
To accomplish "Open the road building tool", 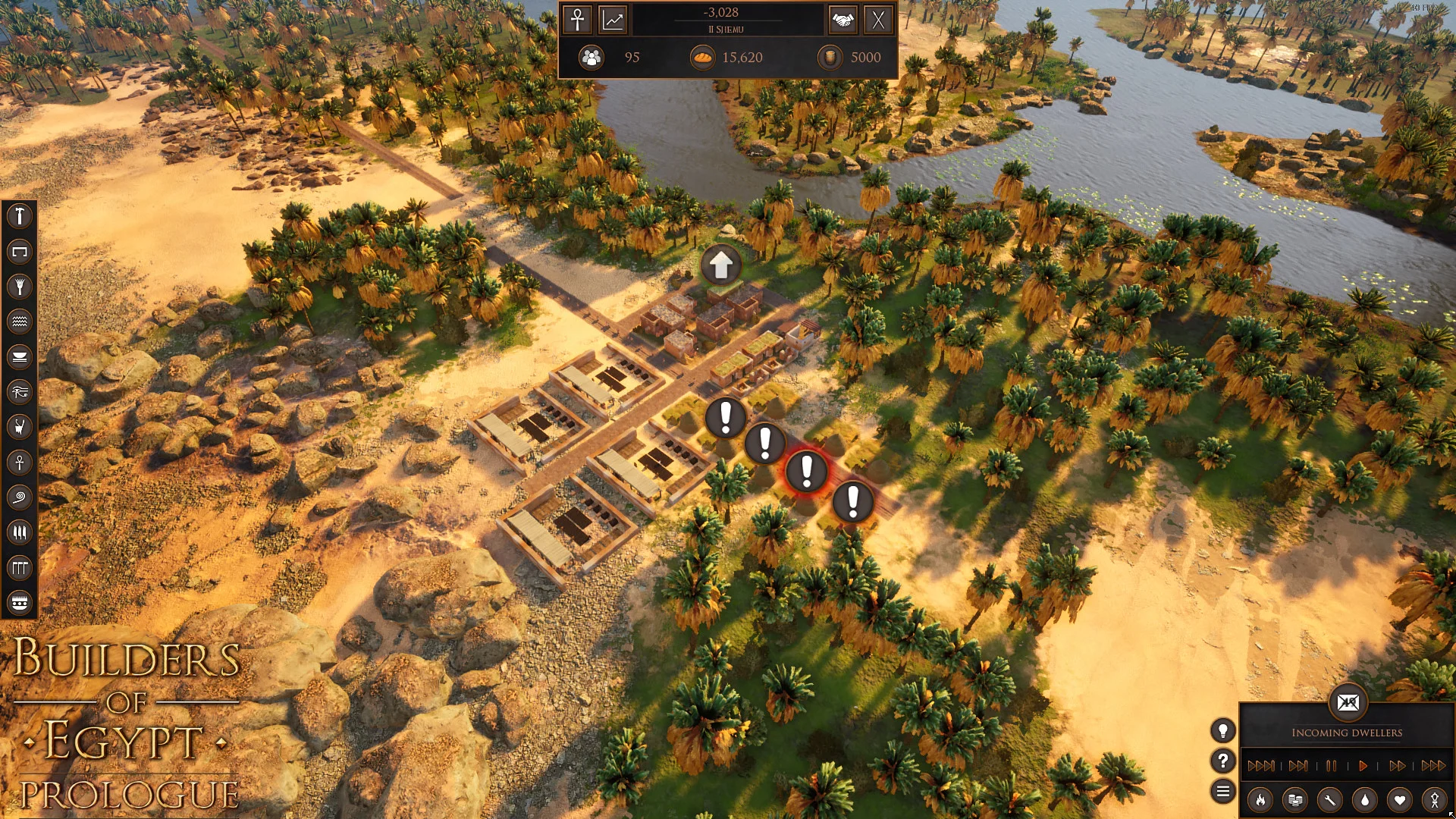I will [20, 252].
